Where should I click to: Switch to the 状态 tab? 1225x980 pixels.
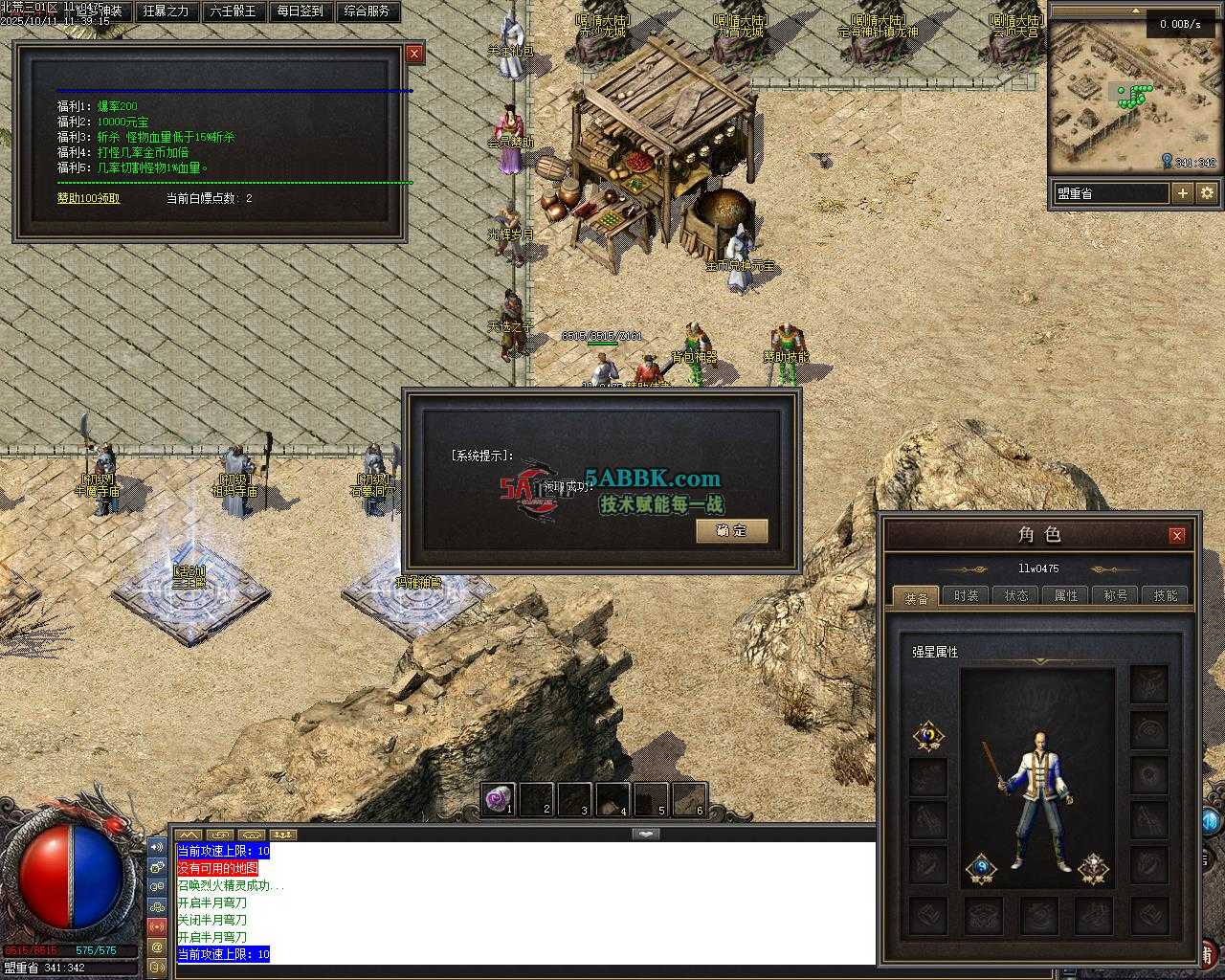tap(1016, 595)
